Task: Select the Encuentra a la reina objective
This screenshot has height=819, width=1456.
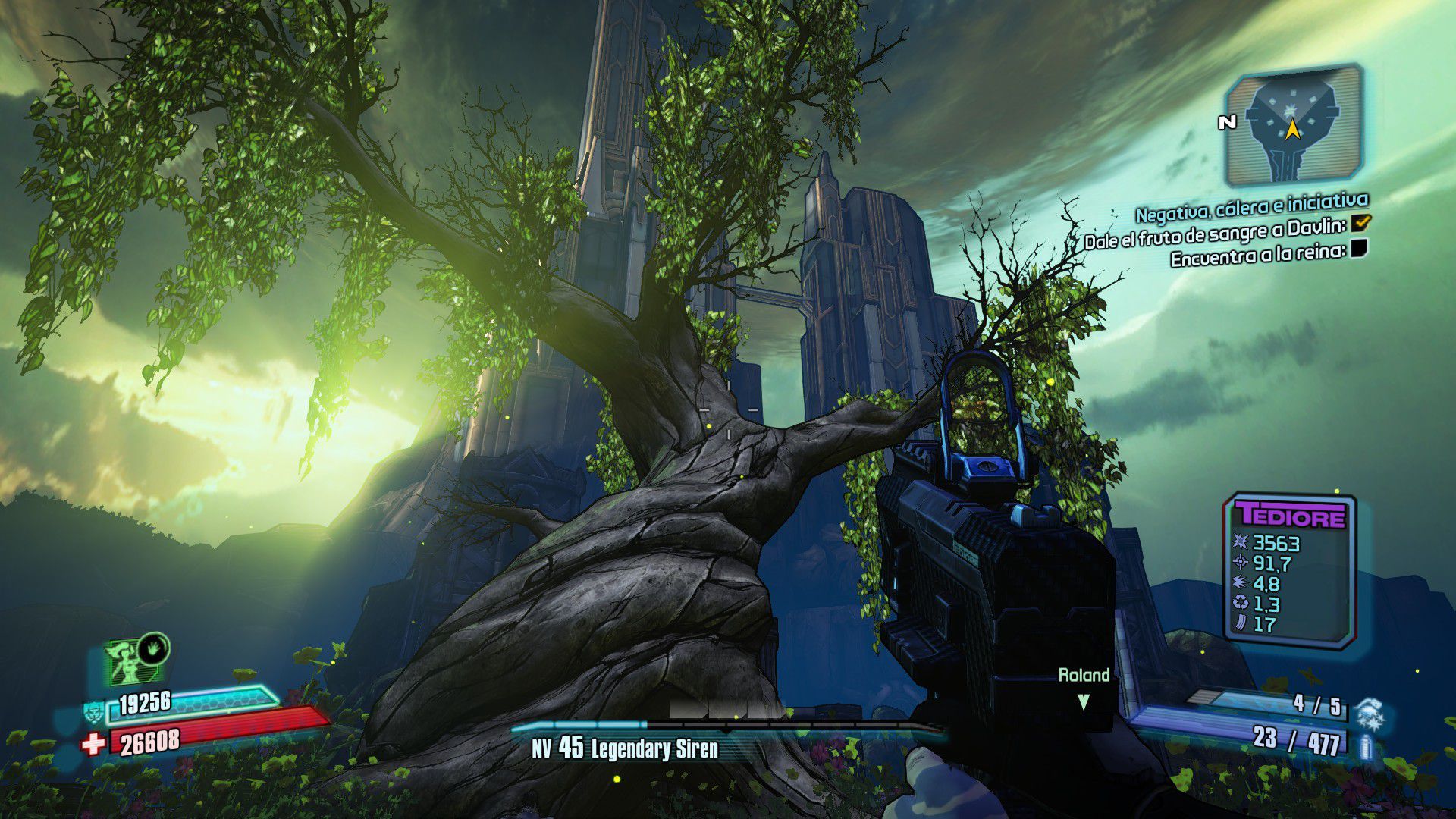Action: coord(1257,254)
